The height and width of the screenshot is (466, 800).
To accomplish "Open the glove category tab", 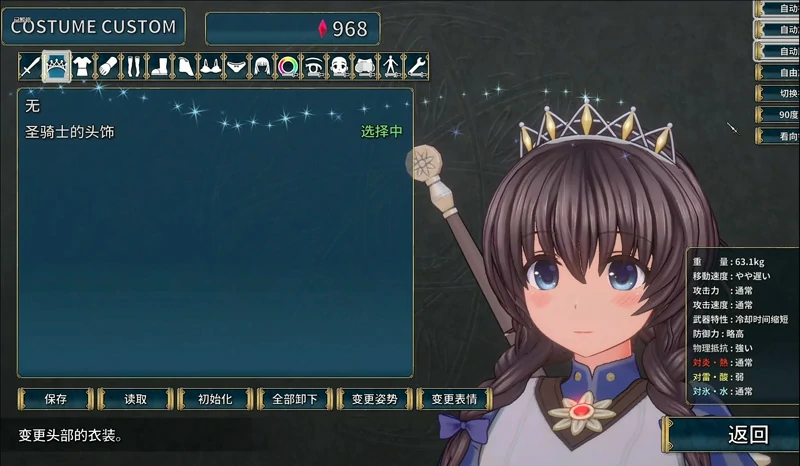I will pyautogui.click(x=108, y=66).
